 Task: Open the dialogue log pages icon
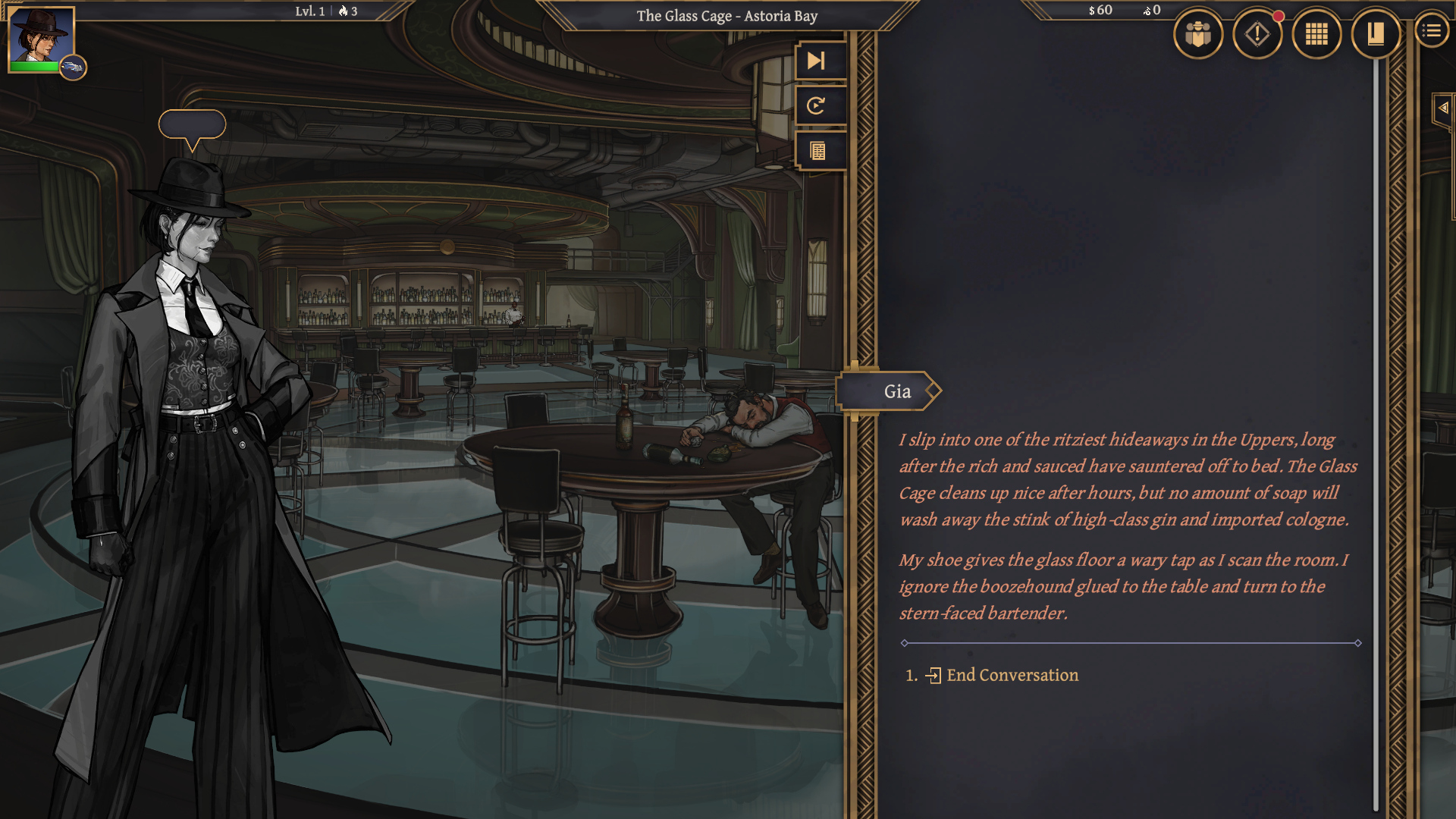click(817, 151)
